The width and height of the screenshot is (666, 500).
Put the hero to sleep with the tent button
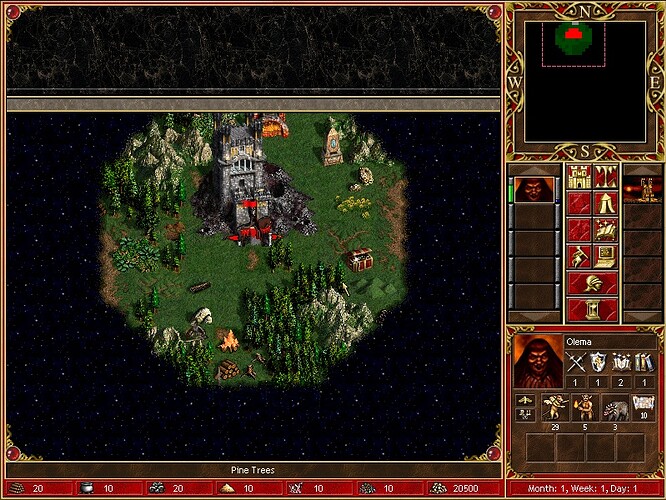(x=605, y=204)
